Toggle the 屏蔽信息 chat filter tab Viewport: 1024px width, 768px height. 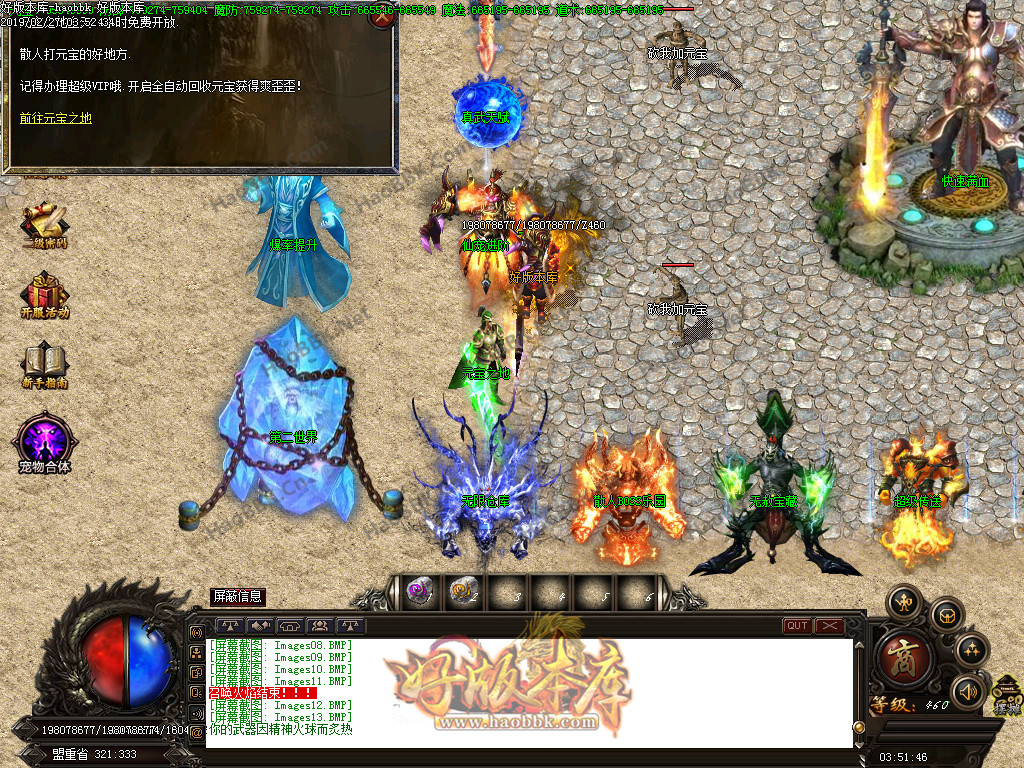238,597
